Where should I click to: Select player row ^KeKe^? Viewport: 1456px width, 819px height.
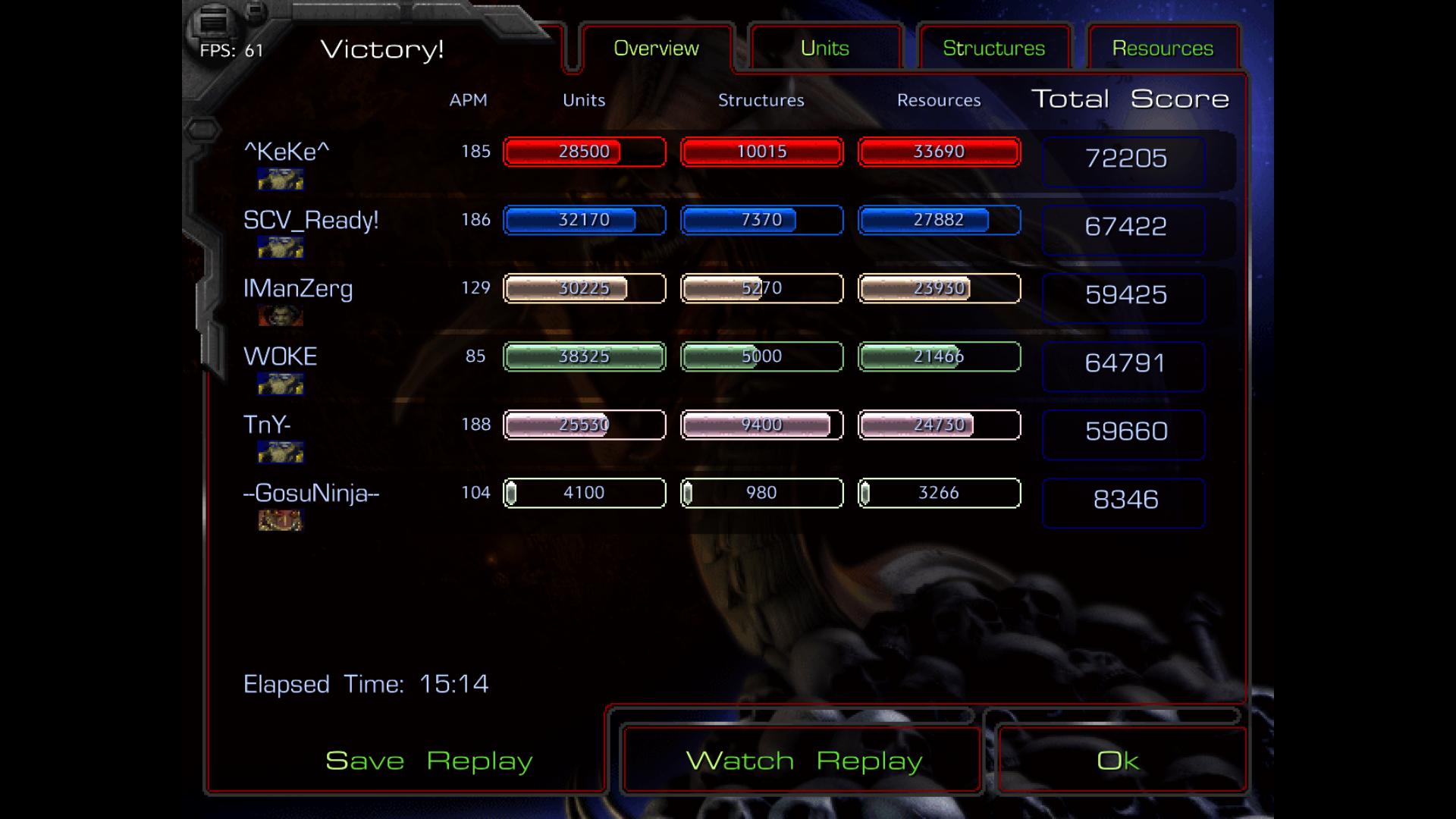287,152
